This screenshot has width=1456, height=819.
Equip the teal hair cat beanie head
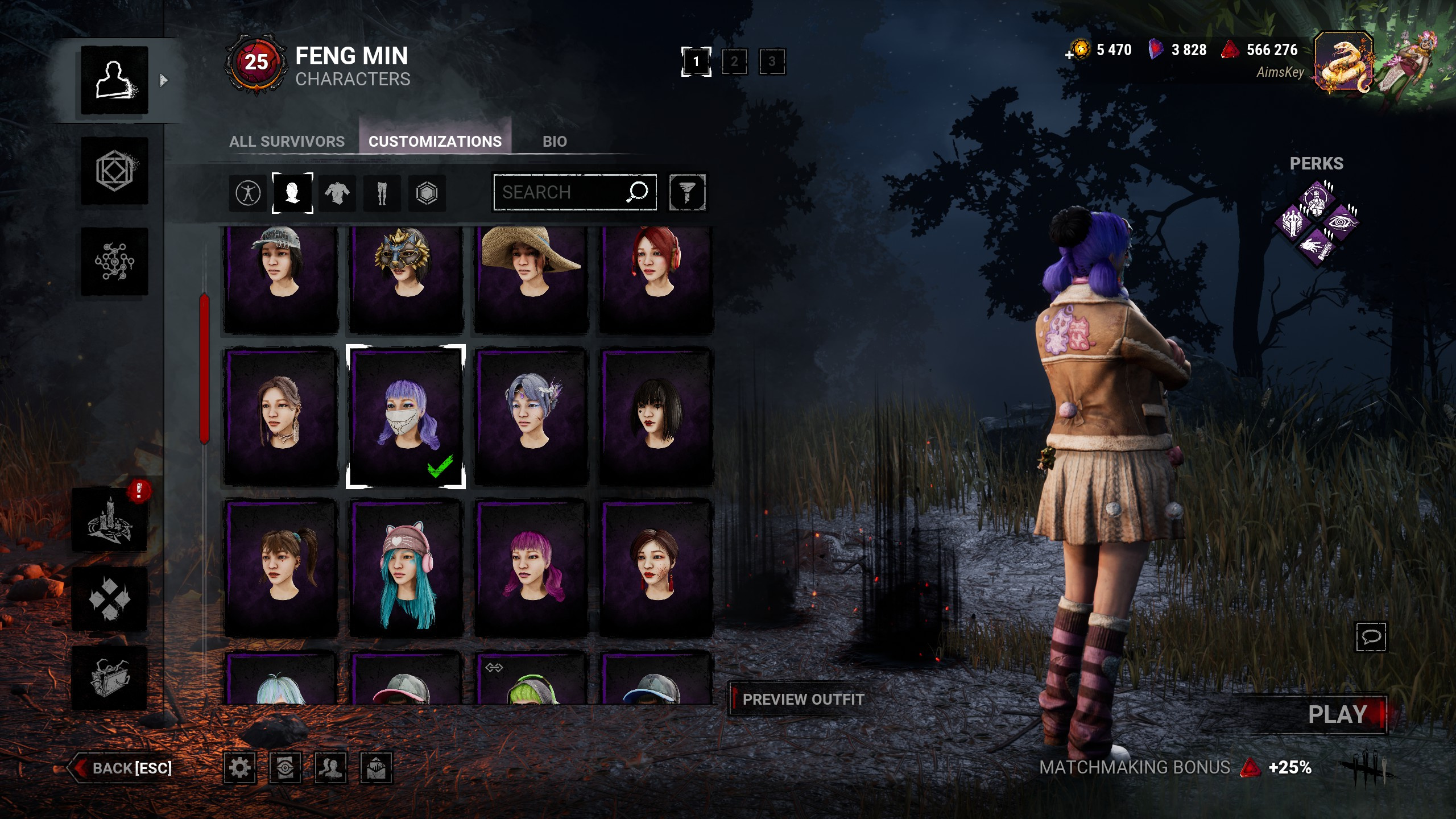pyautogui.click(x=406, y=569)
